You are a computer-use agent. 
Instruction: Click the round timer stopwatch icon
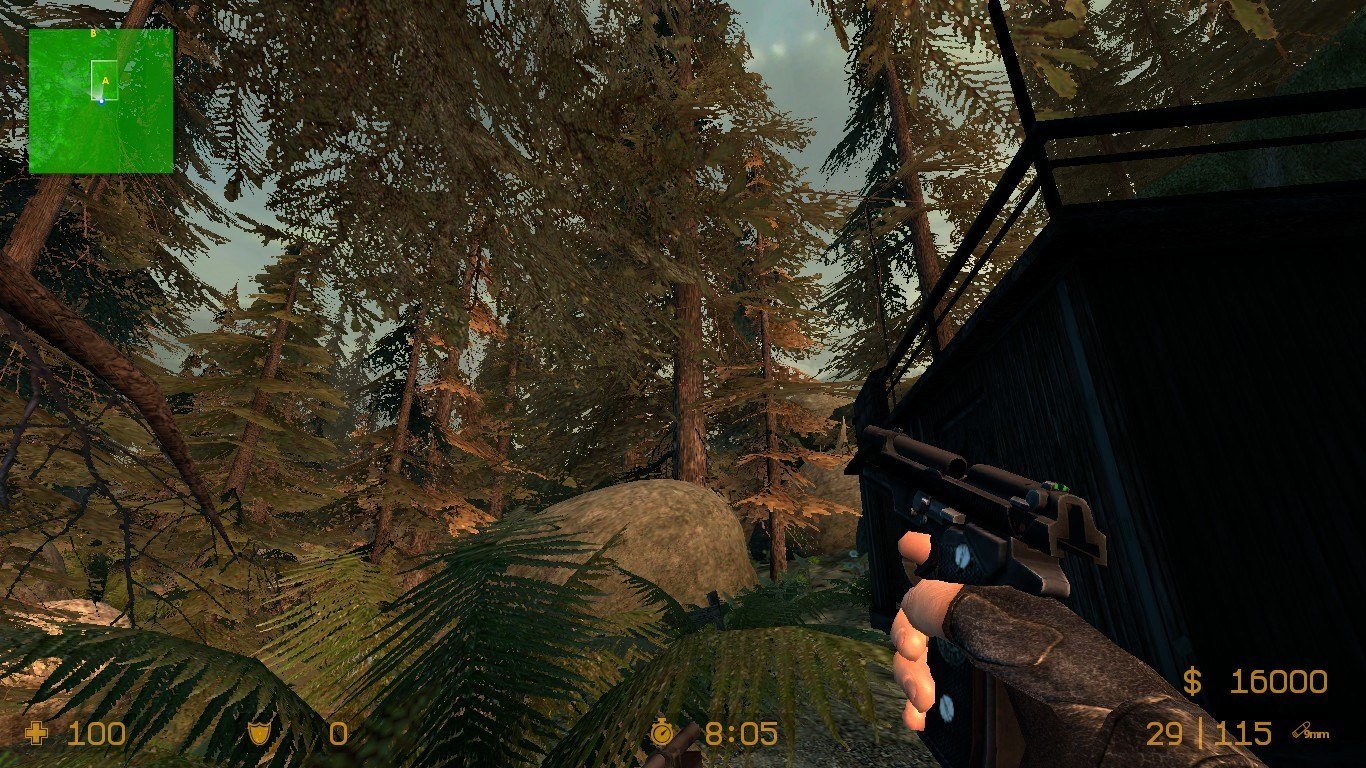click(661, 734)
